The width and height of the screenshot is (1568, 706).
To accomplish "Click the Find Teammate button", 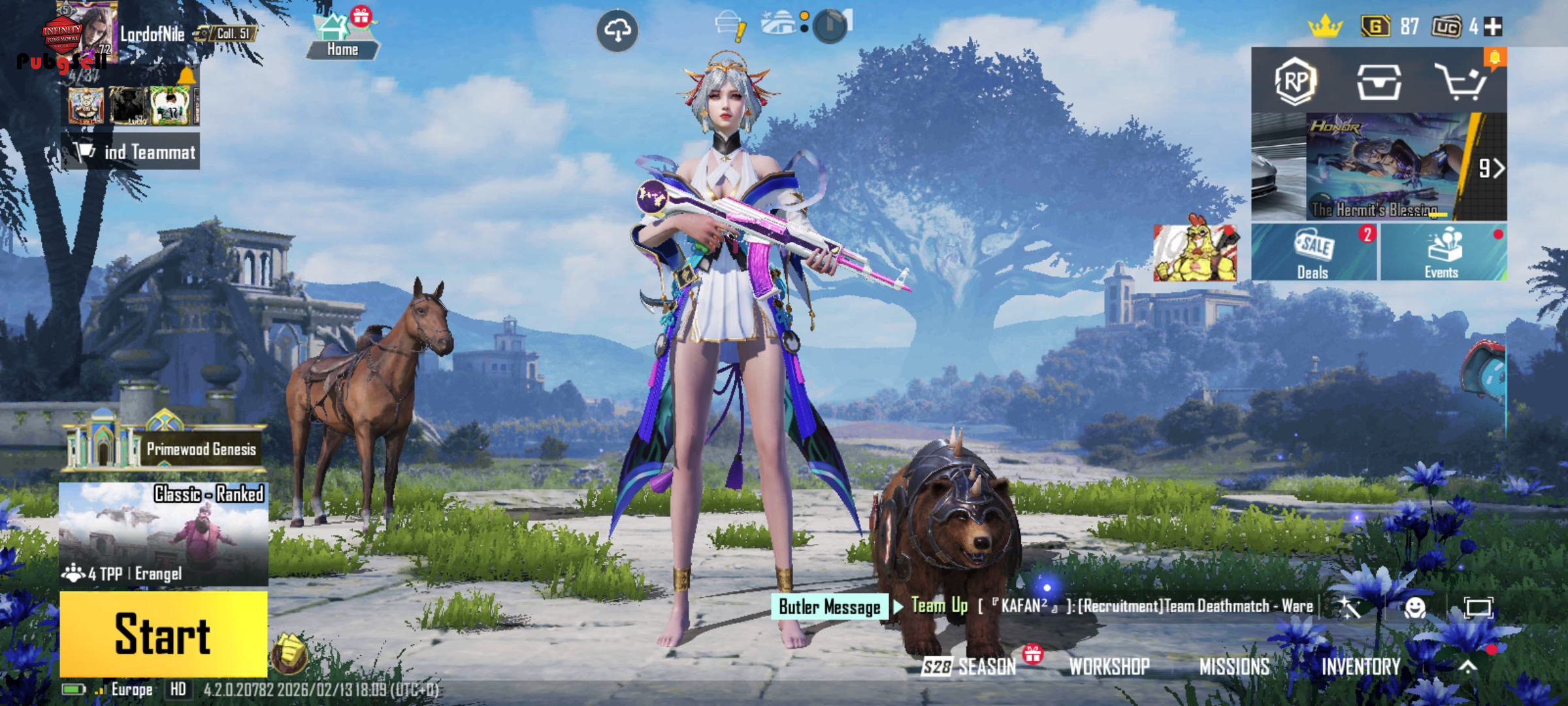I will tap(131, 152).
